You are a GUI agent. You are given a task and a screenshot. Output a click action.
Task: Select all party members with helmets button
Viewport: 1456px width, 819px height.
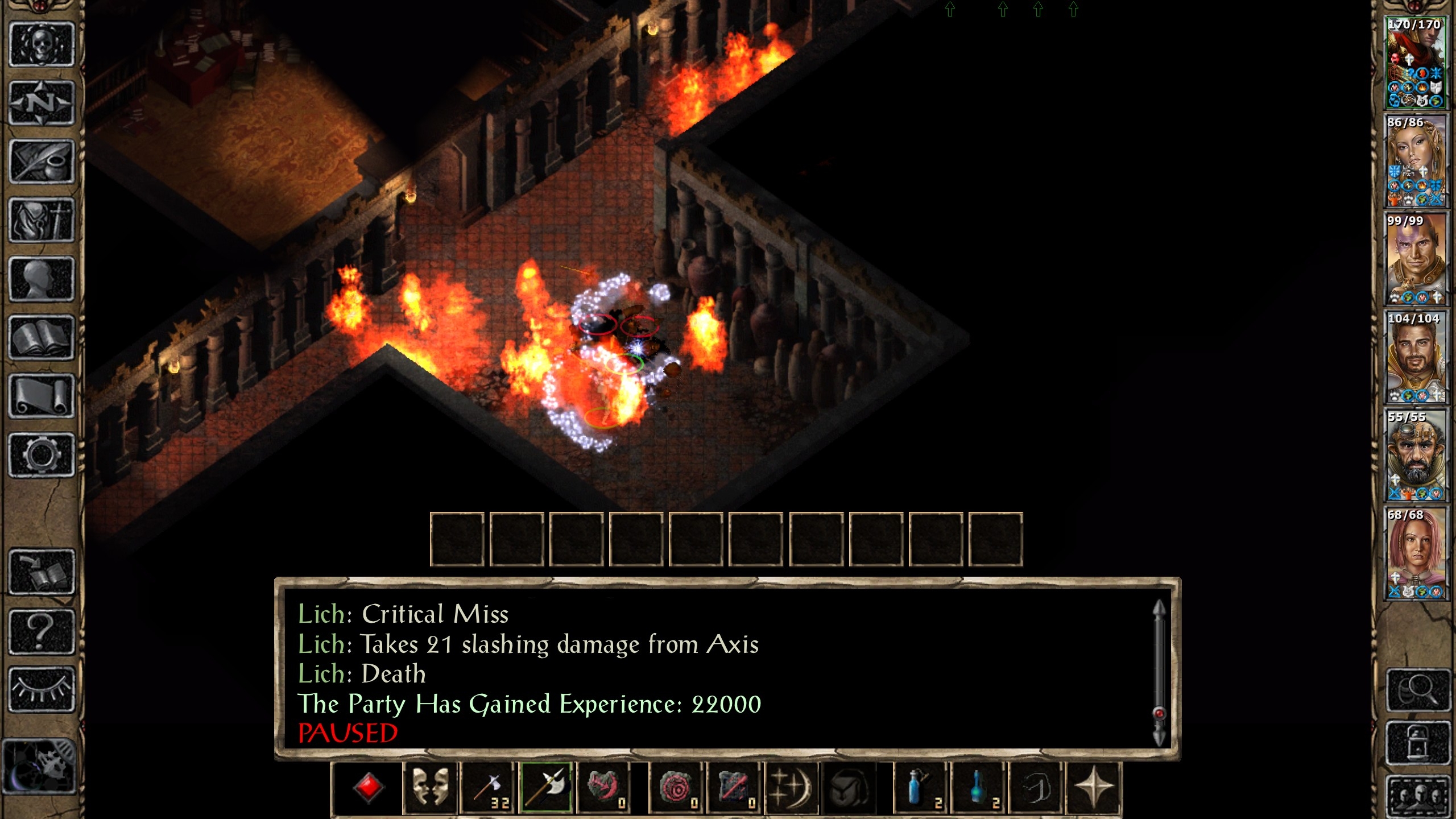pyautogui.click(x=1416, y=796)
